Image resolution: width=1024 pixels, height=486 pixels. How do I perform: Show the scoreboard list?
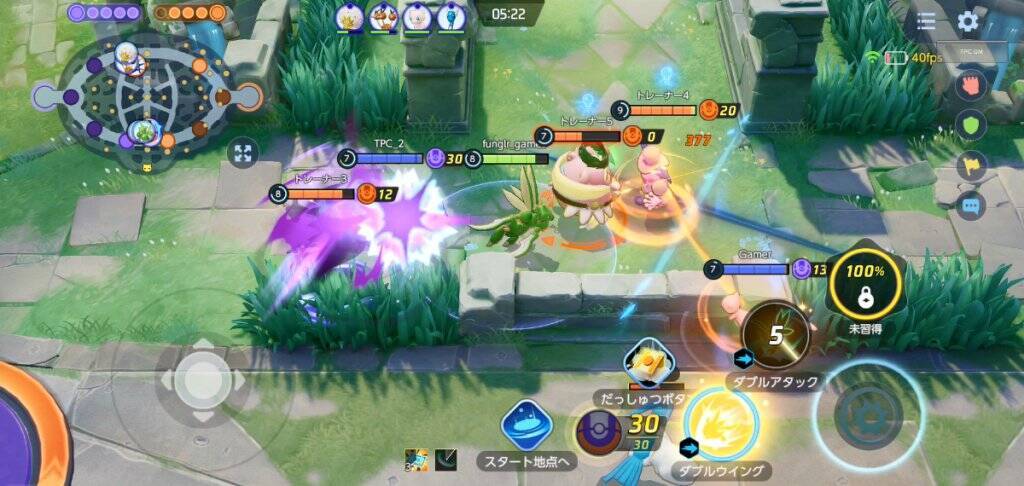(926, 22)
